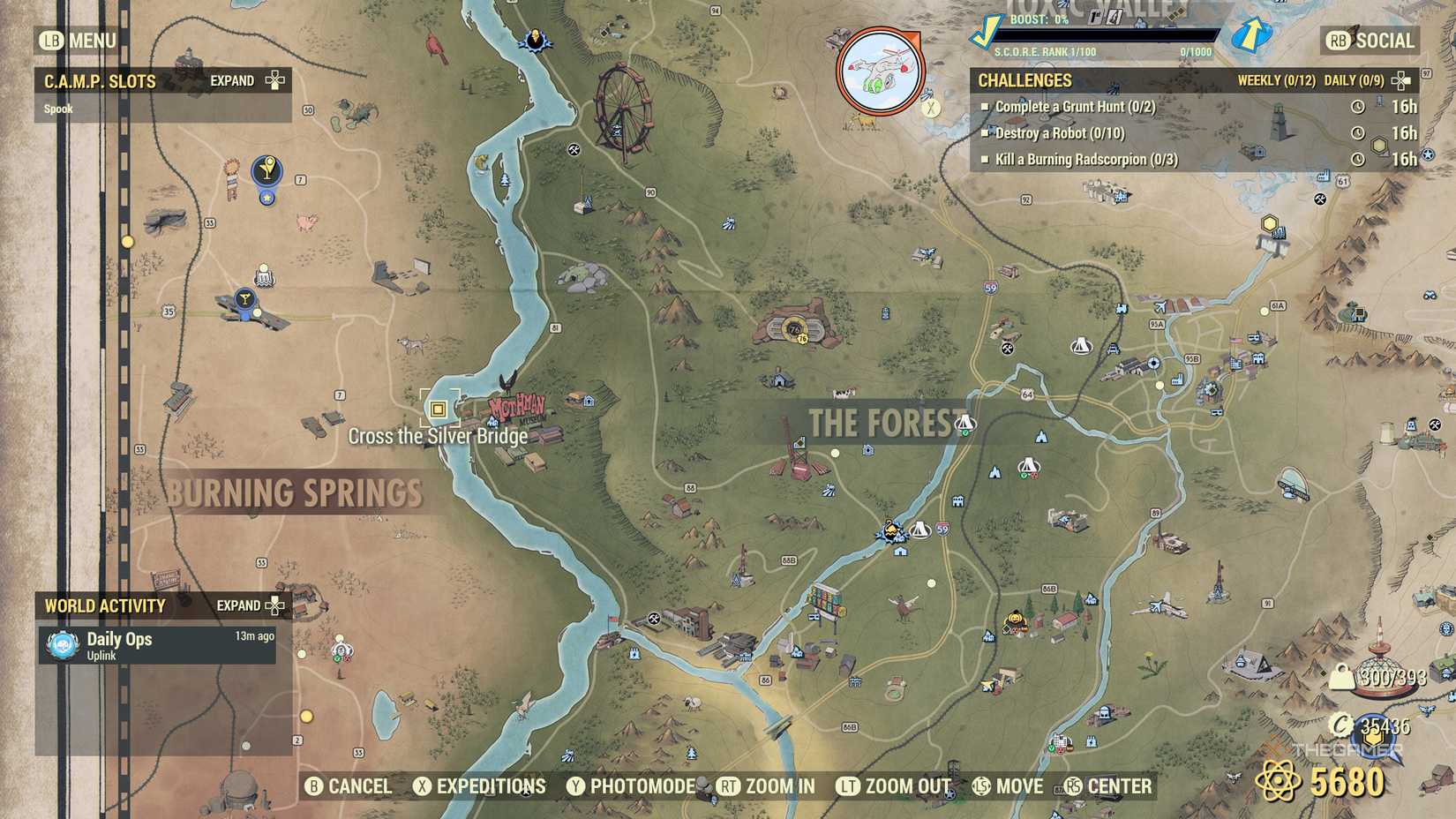Expand the C.A.M.P. Slots panel

pyautogui.click(x=274, y=79)
